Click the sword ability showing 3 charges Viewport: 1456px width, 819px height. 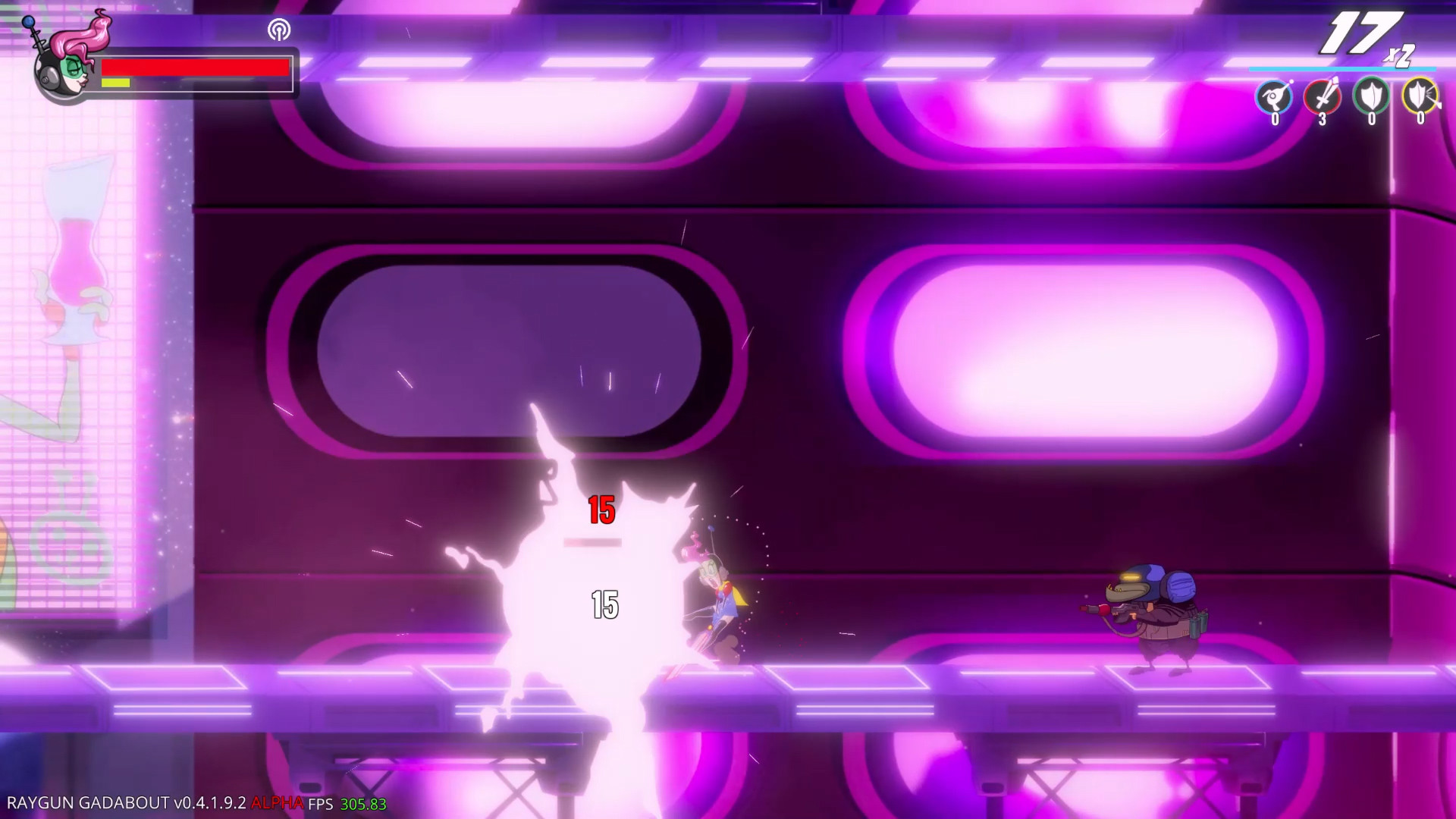tap(1321, 97)
